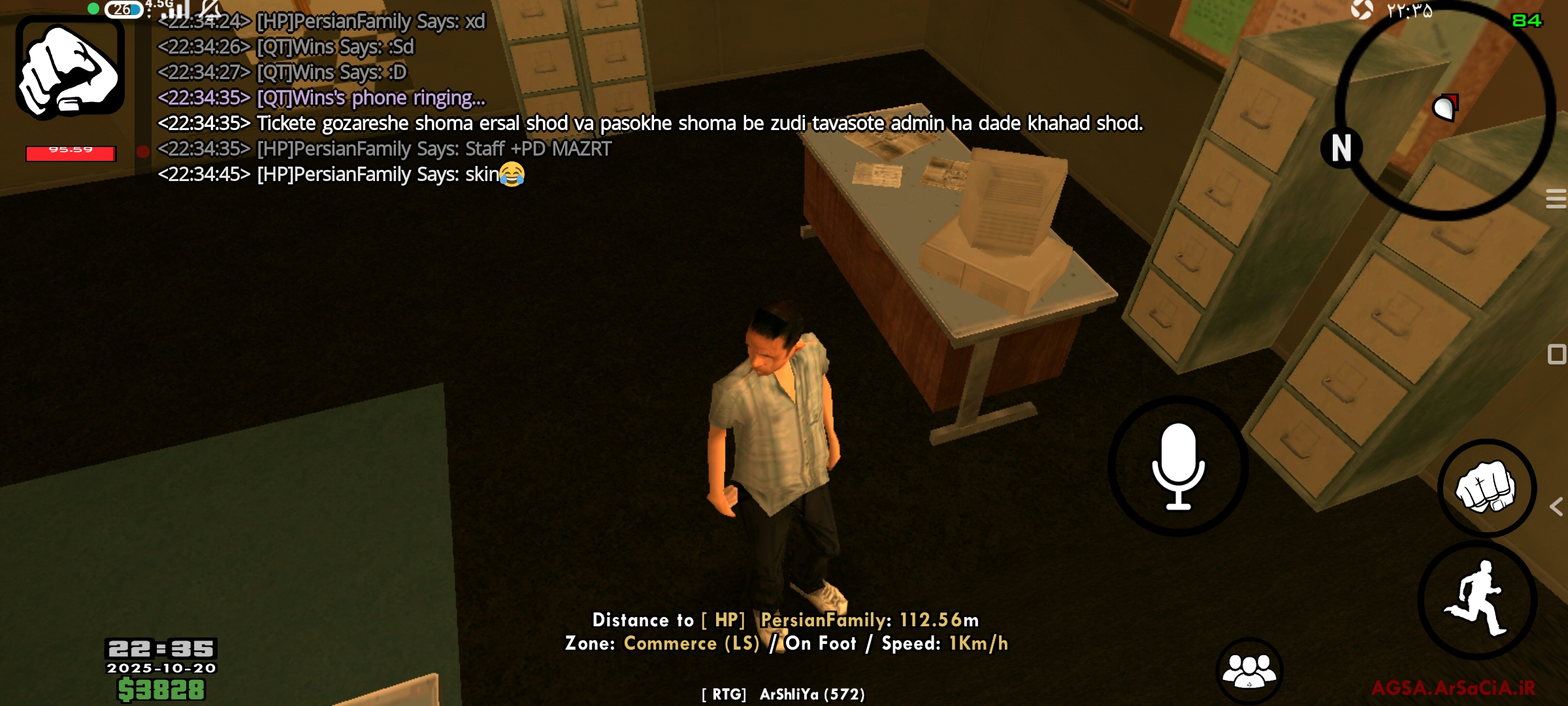Tap the Android back arrow button
Viewport: 1568px width, 706px height.
coord(1556,507)
